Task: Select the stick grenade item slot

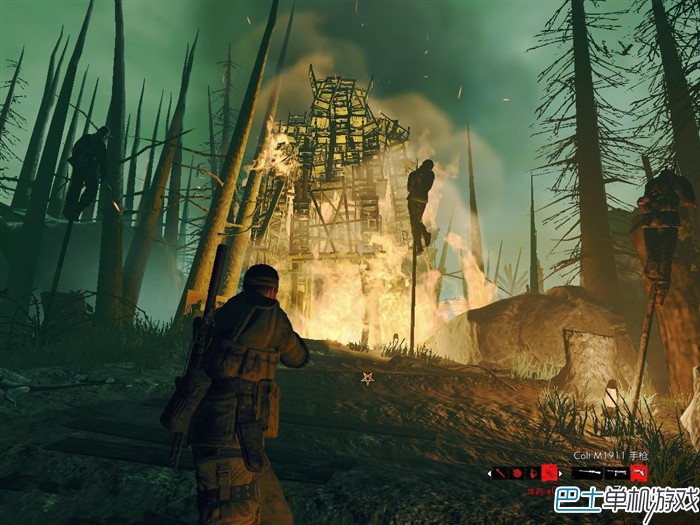Action: tap(500, 473)
